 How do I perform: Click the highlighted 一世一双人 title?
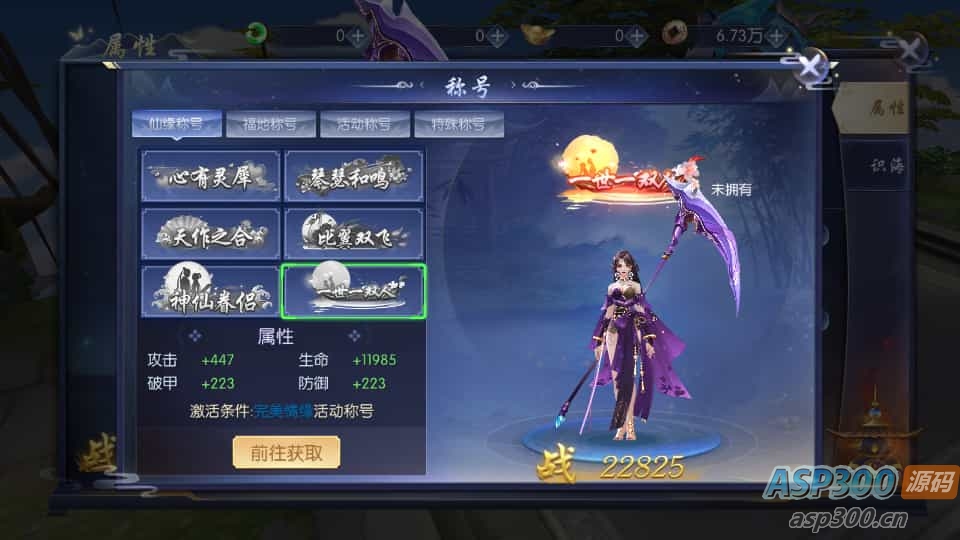coord(354,292)
